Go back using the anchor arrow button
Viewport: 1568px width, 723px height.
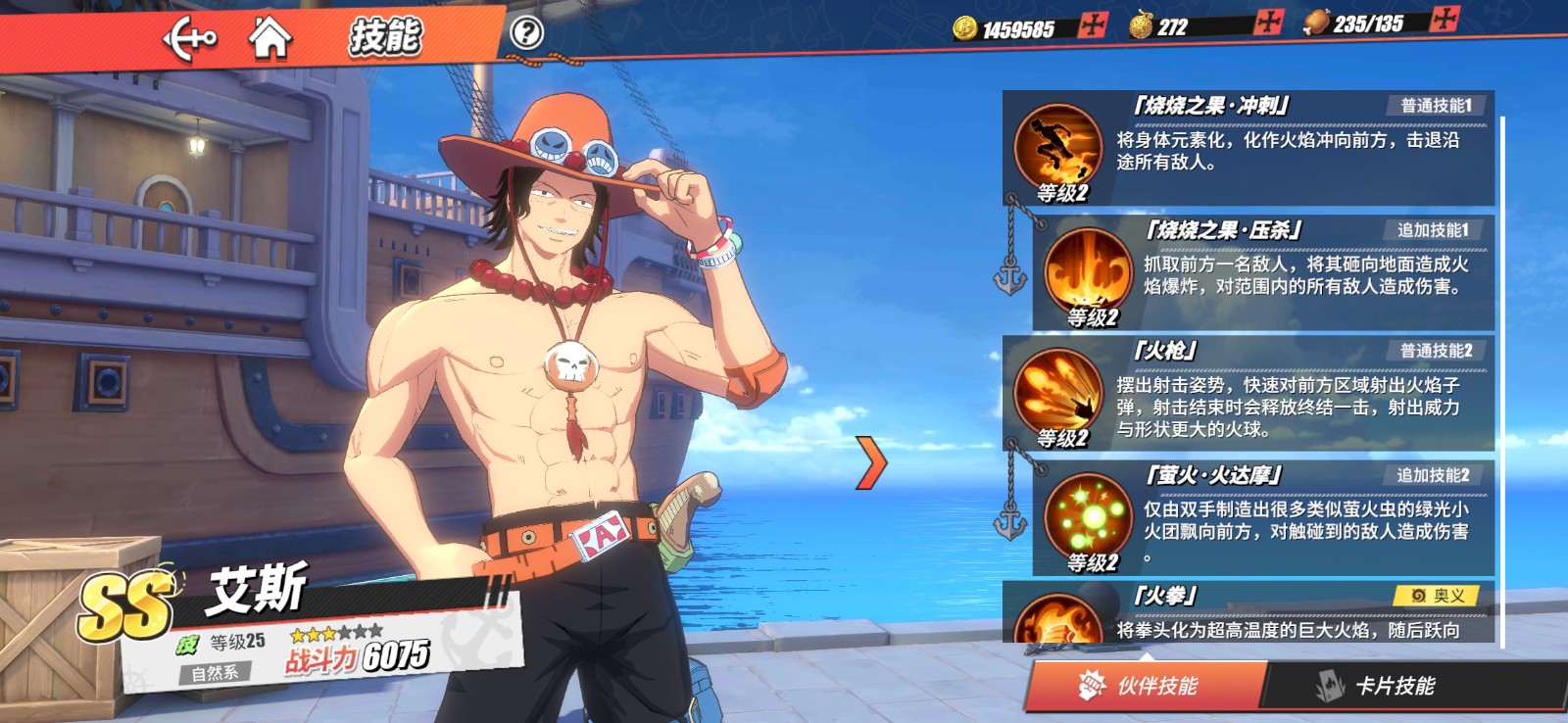190,40
